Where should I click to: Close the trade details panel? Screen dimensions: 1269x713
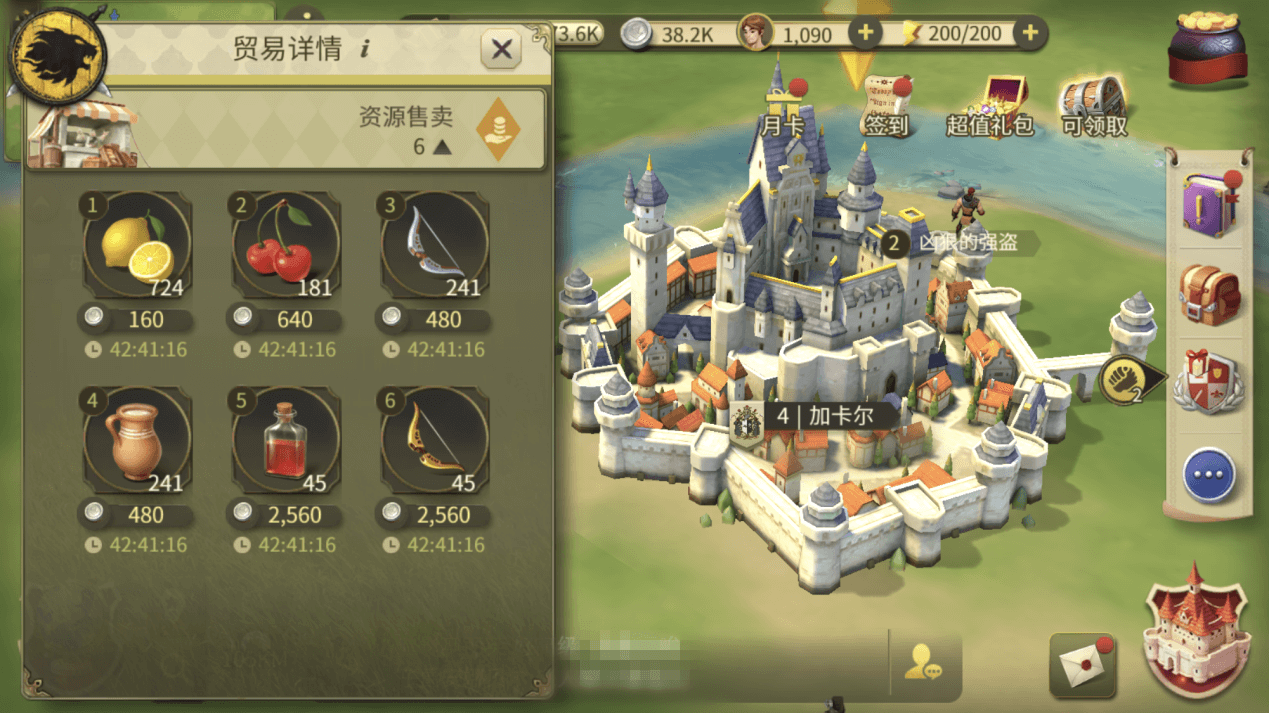coord(501,49)
